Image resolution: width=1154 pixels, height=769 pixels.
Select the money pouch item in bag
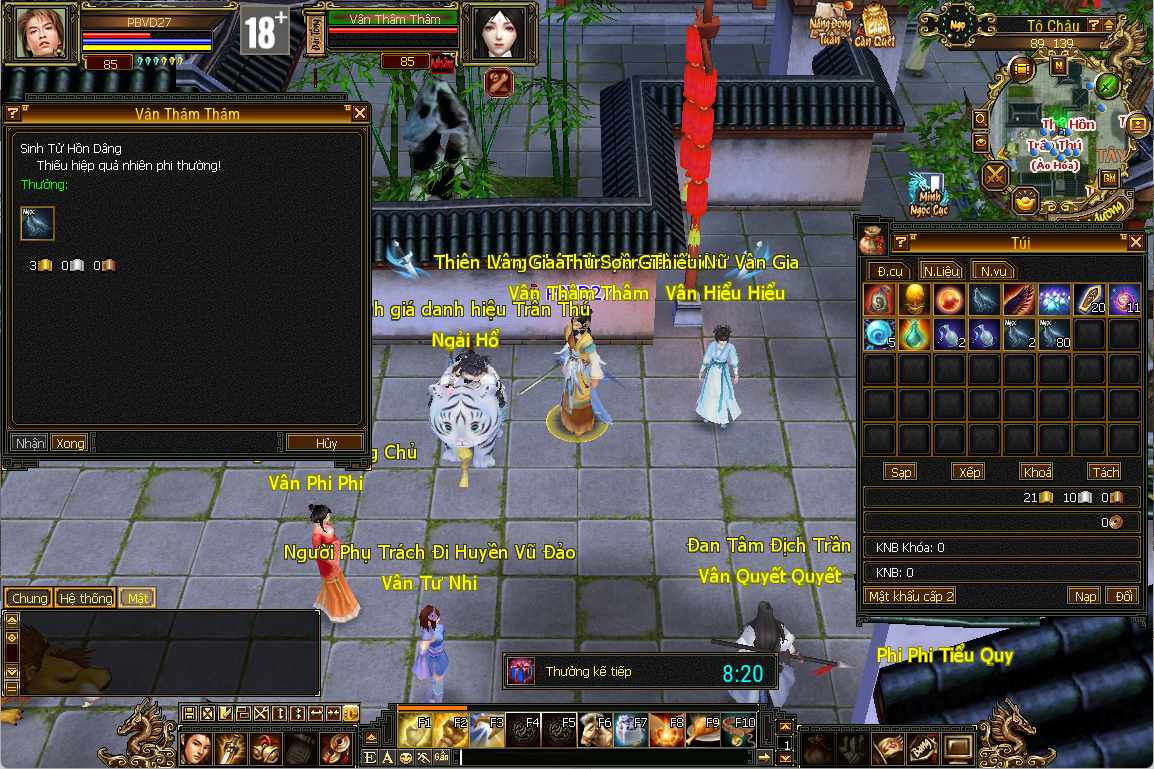(x=880, y=299)
